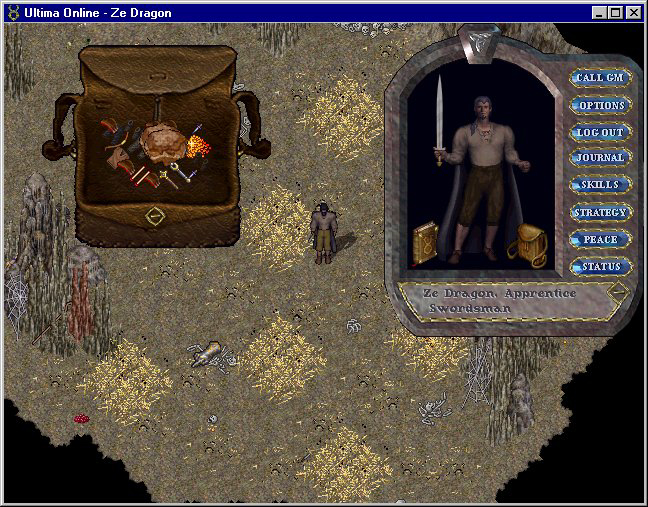
Task: Click the diamond scroll icon beside the character name
Action: tap(617, 292)
